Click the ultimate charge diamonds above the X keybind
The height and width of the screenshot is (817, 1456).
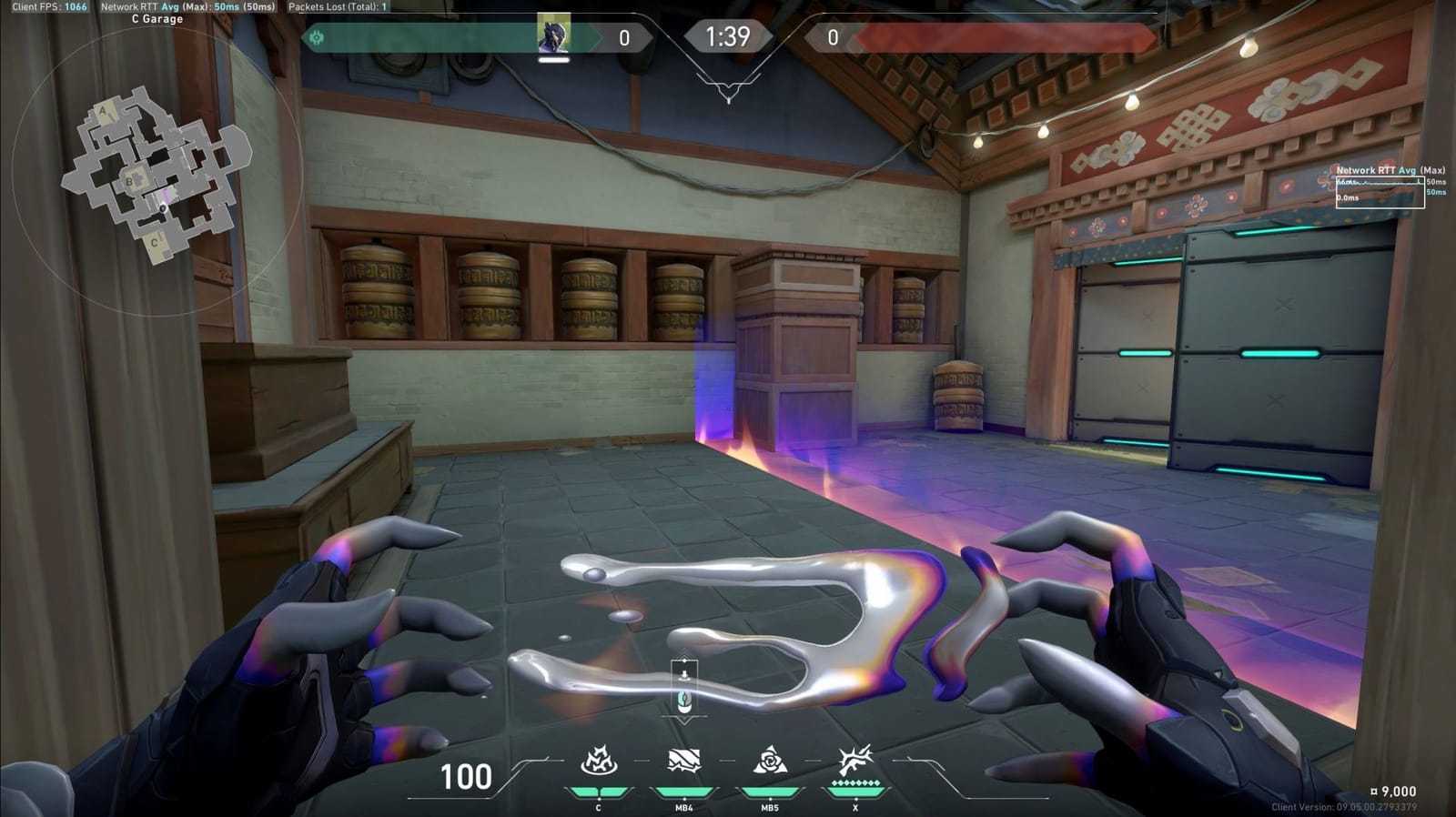pos(854,782)
